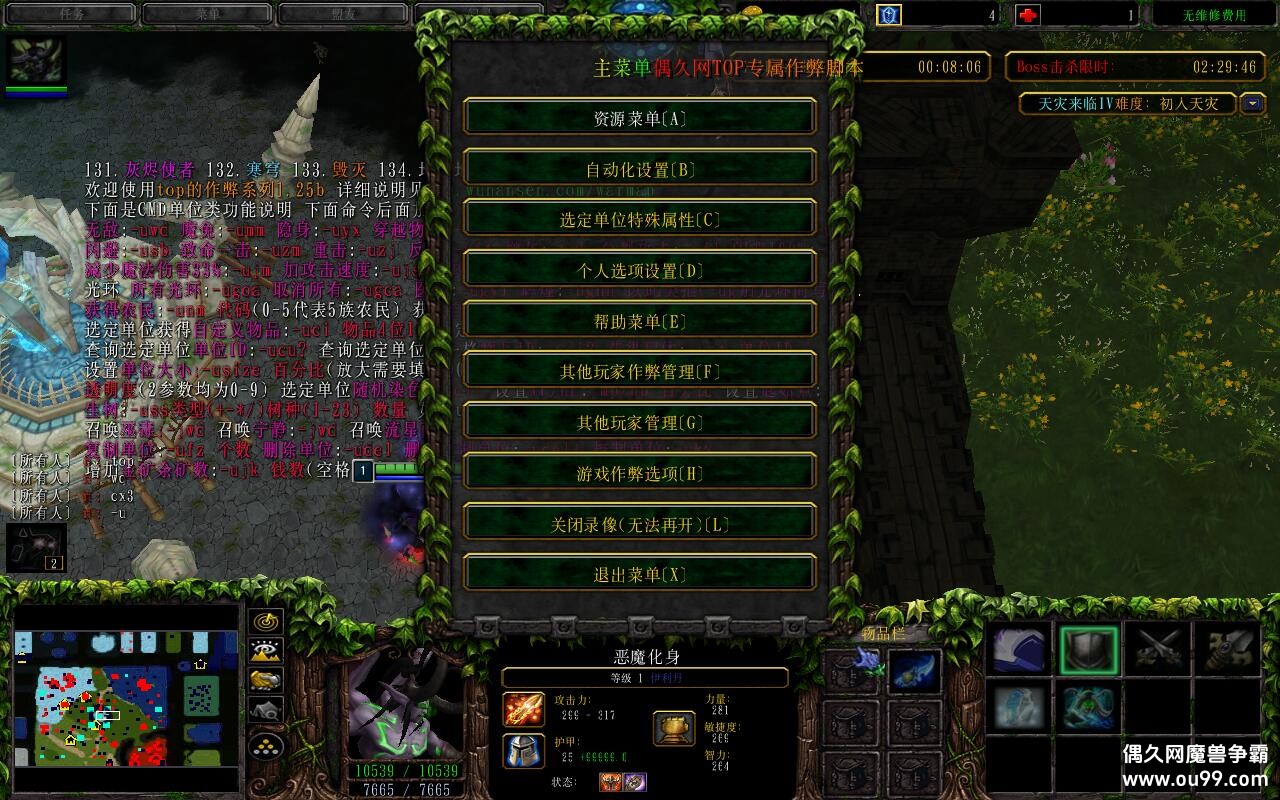1280x800 pixels.
Task: Select 自动化设置[B] automation settings
Action: pos(640,169)
